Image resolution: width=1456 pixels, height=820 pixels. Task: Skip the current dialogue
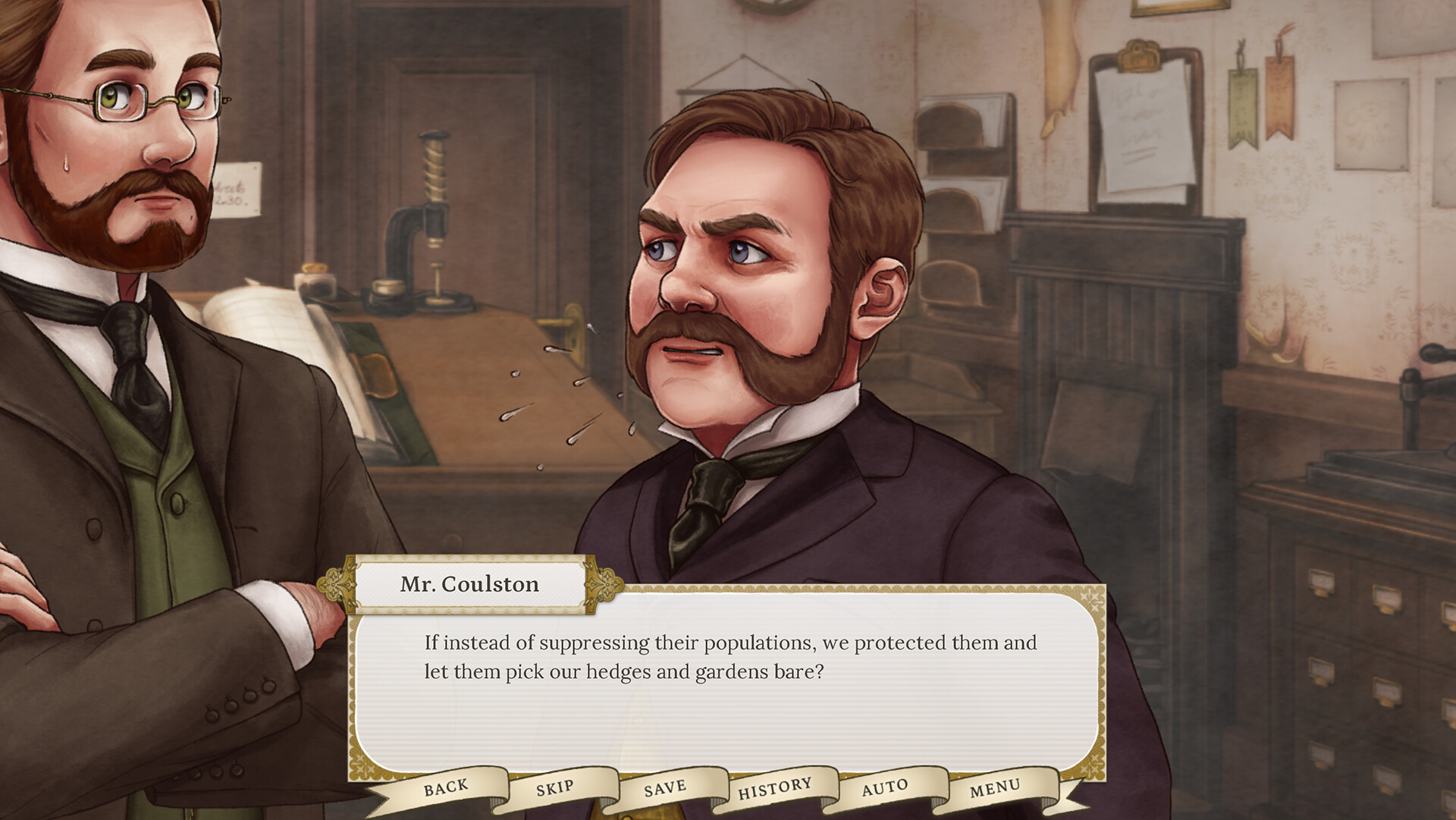point(554,787)
